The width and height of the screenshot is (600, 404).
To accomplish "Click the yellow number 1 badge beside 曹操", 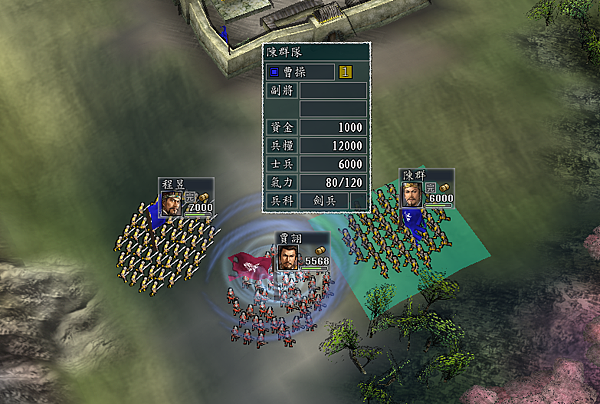I will point(346,72).
